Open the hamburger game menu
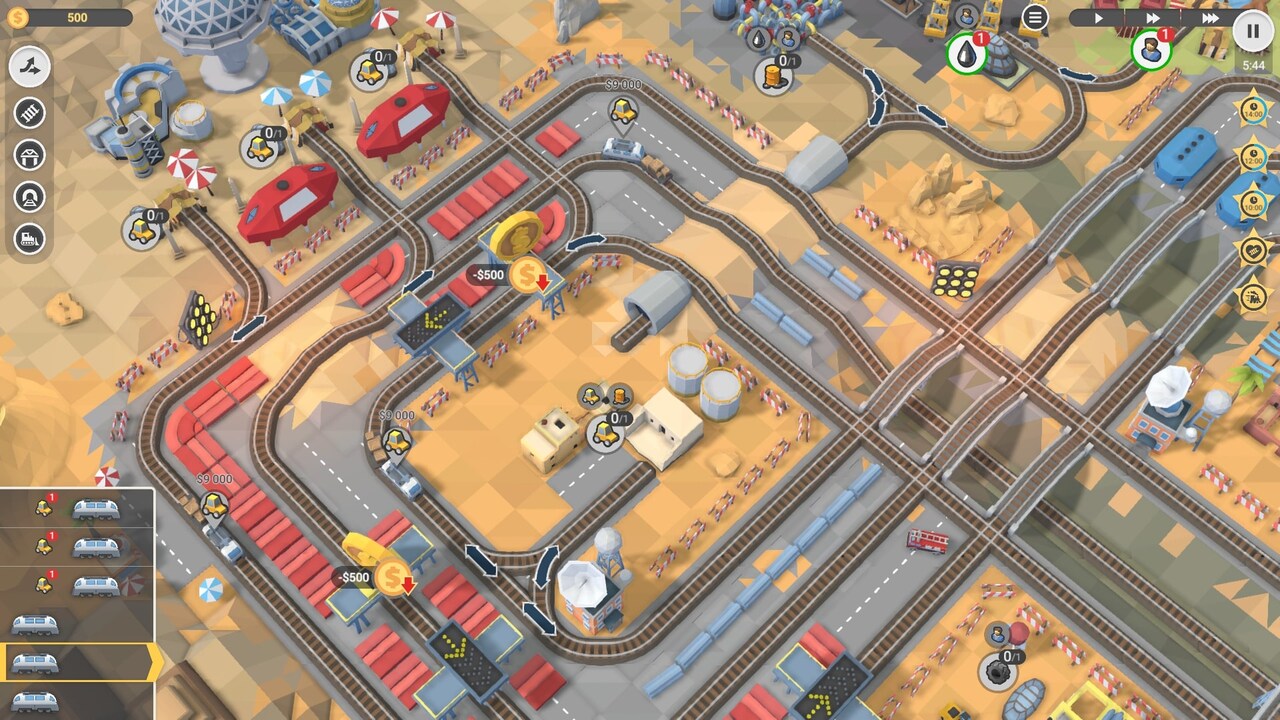The width and height of the screenshot is (1280, 720). [x=1035, y=17]
